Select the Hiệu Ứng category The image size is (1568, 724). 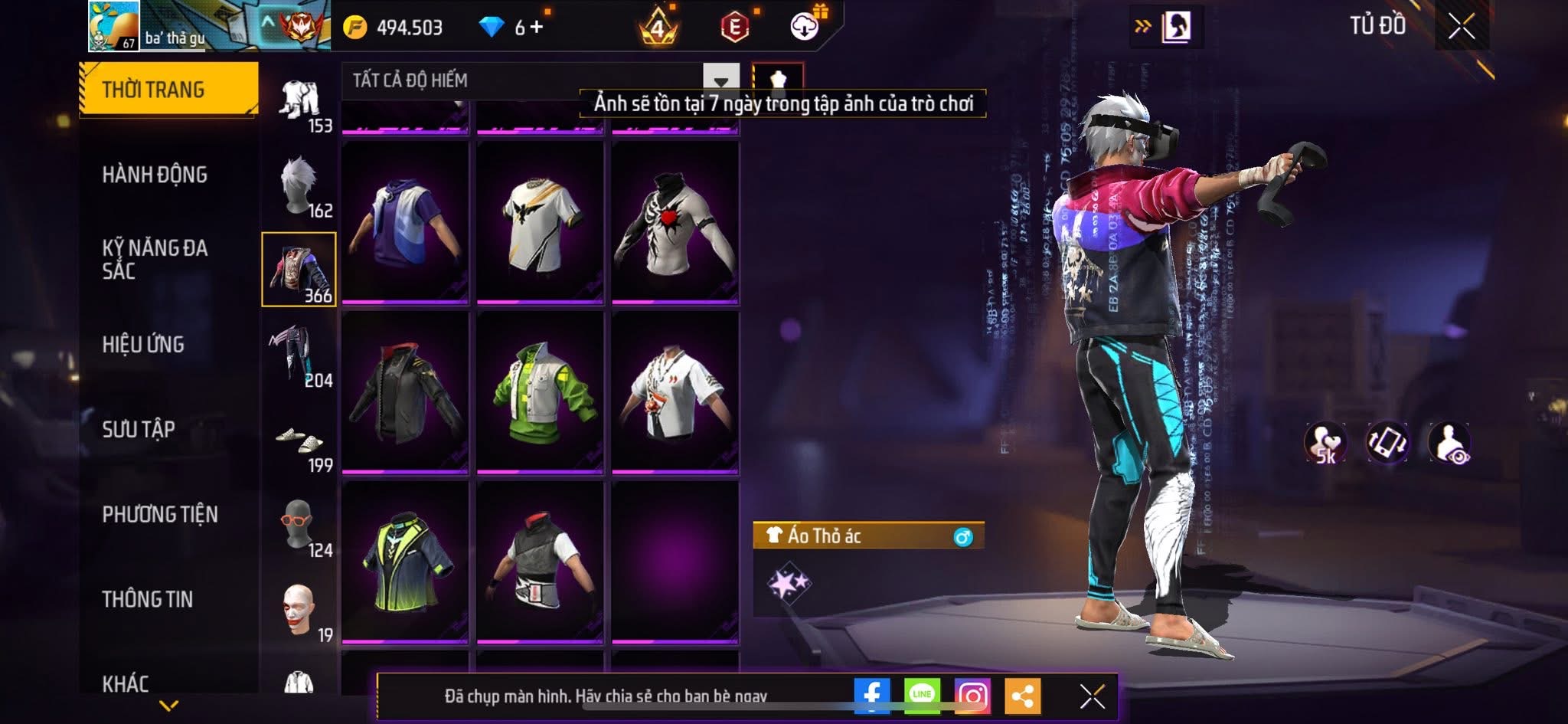pos(143,345)
